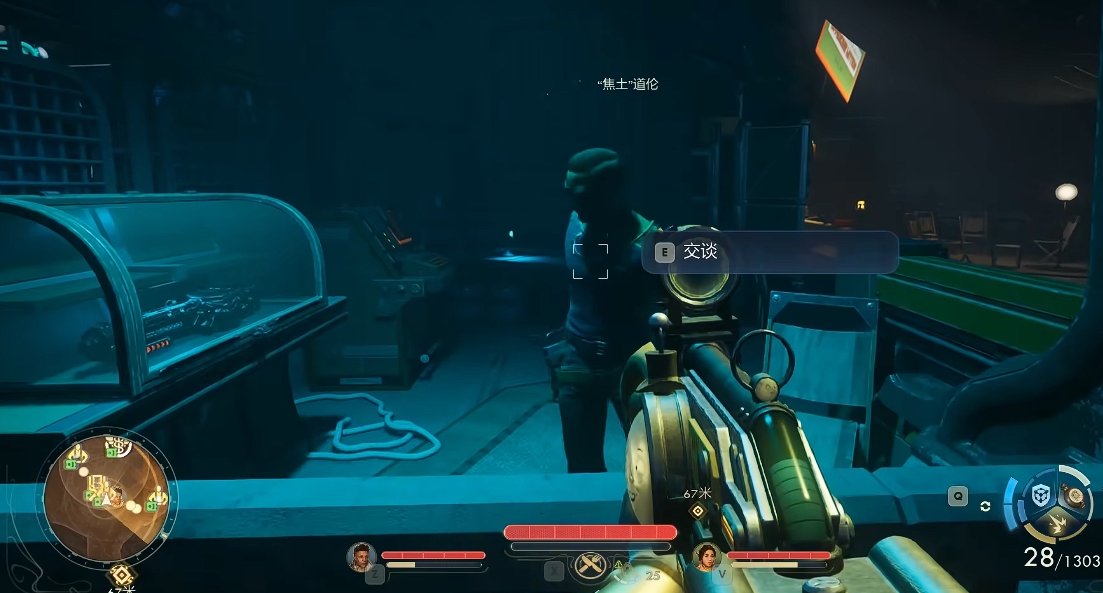Click the right companion's portrait
Image resolution: width=1103 pixels, height=593 pixels.
coord(707,557)
